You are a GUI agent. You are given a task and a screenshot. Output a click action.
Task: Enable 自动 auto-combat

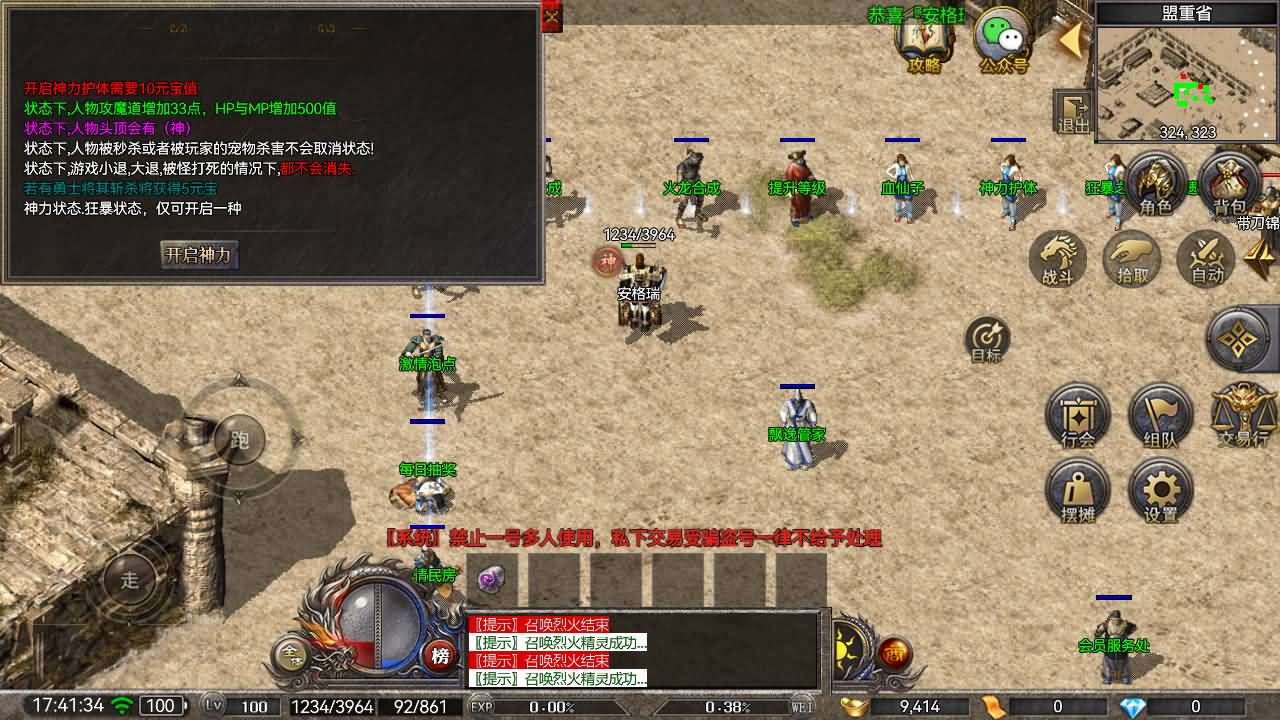1207,260
